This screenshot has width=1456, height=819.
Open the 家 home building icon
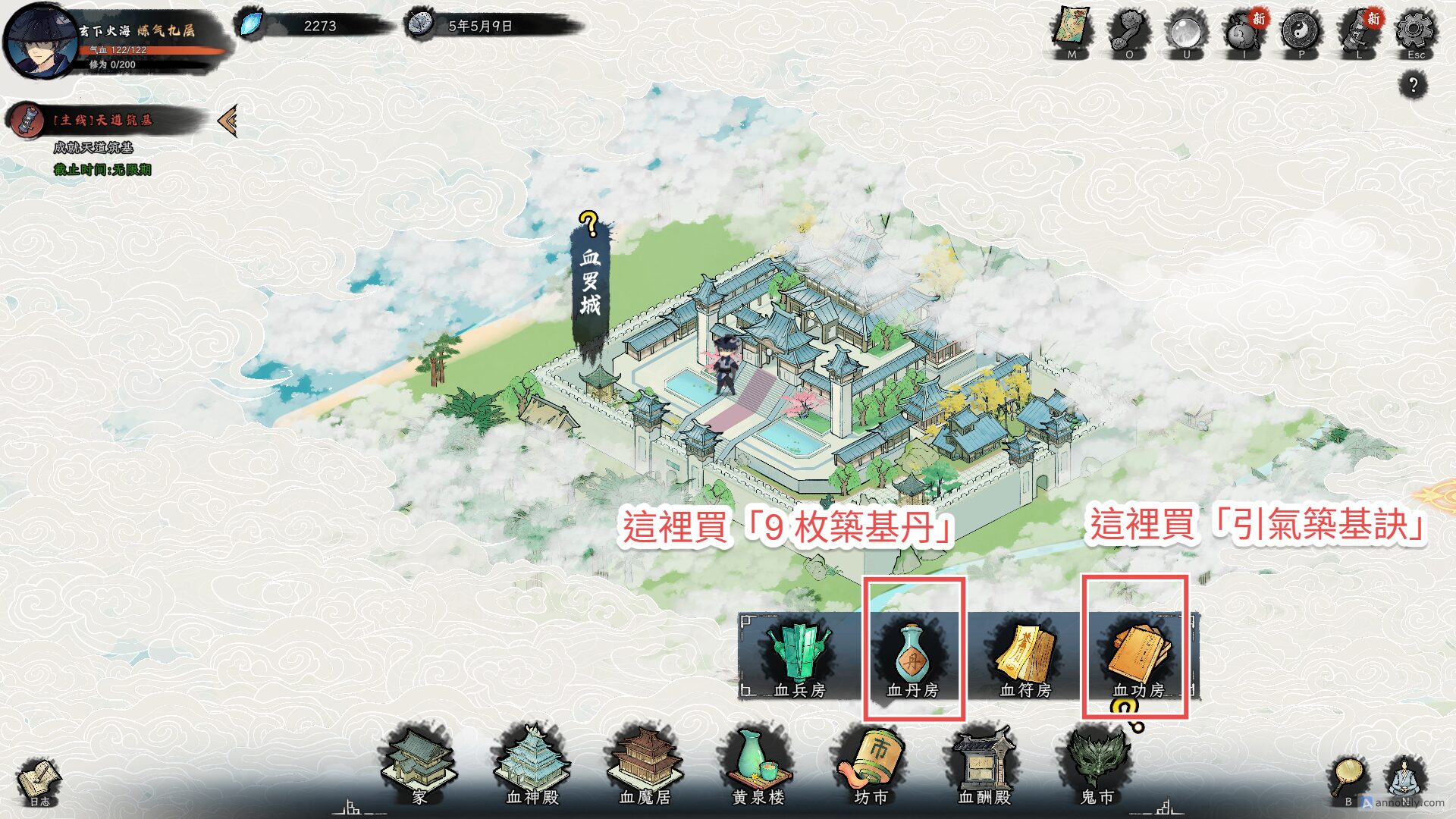click(x=419, y=767)
